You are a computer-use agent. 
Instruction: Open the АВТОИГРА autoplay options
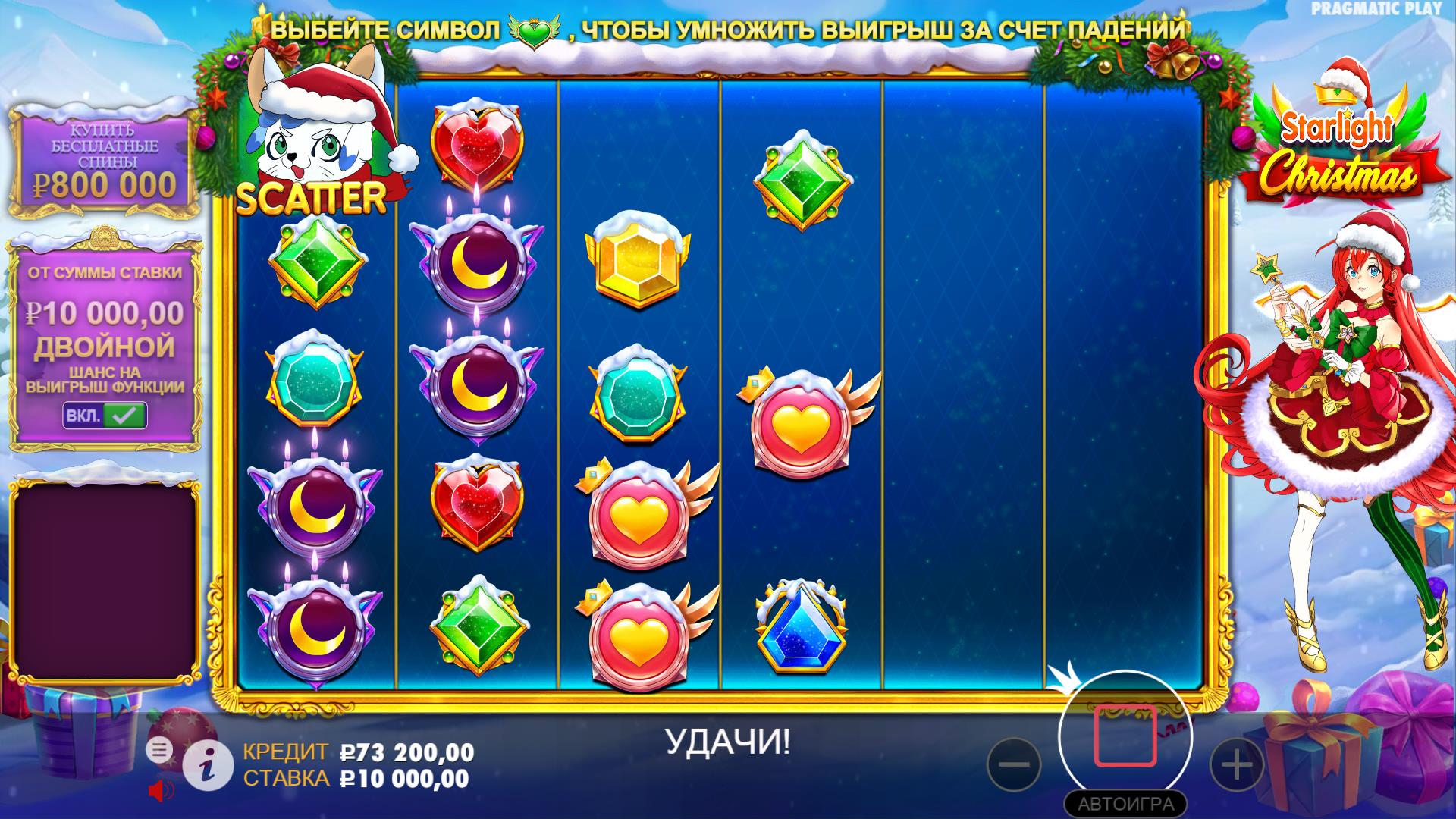tap(1125, 804)
